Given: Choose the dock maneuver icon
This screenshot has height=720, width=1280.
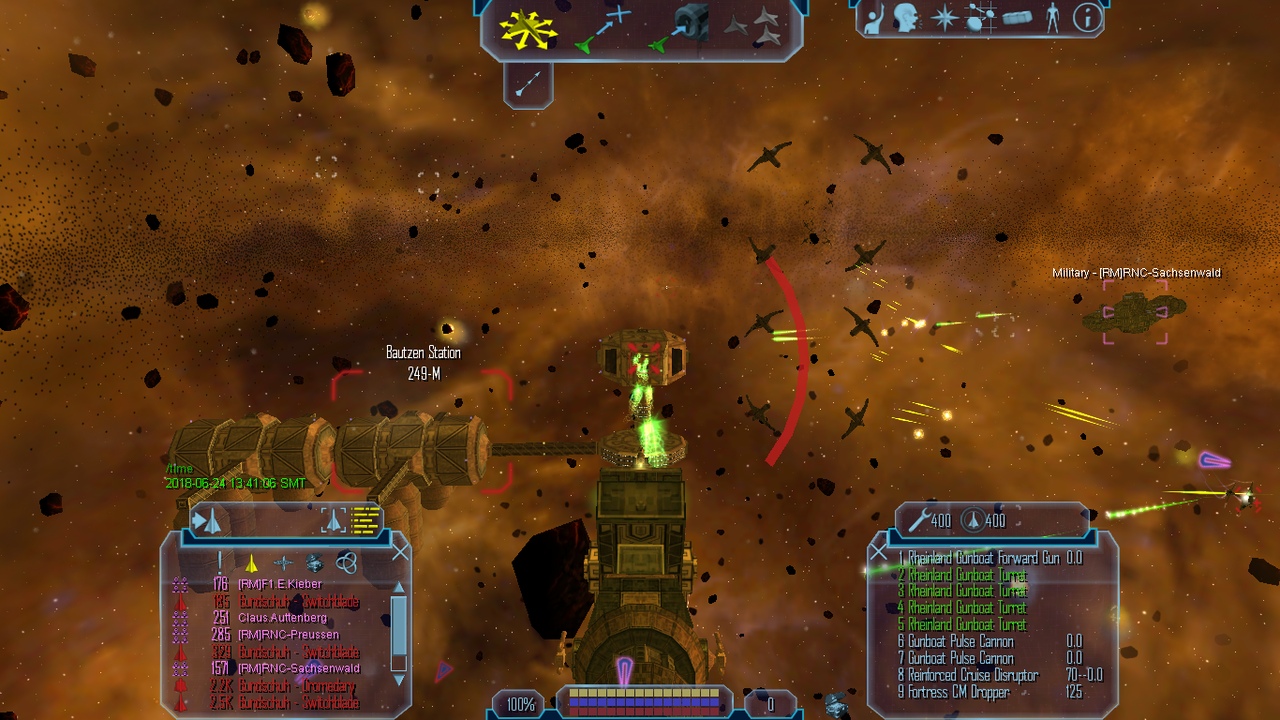Looking at the screenshot, I should pyautogui.click(x=683, y=28).
